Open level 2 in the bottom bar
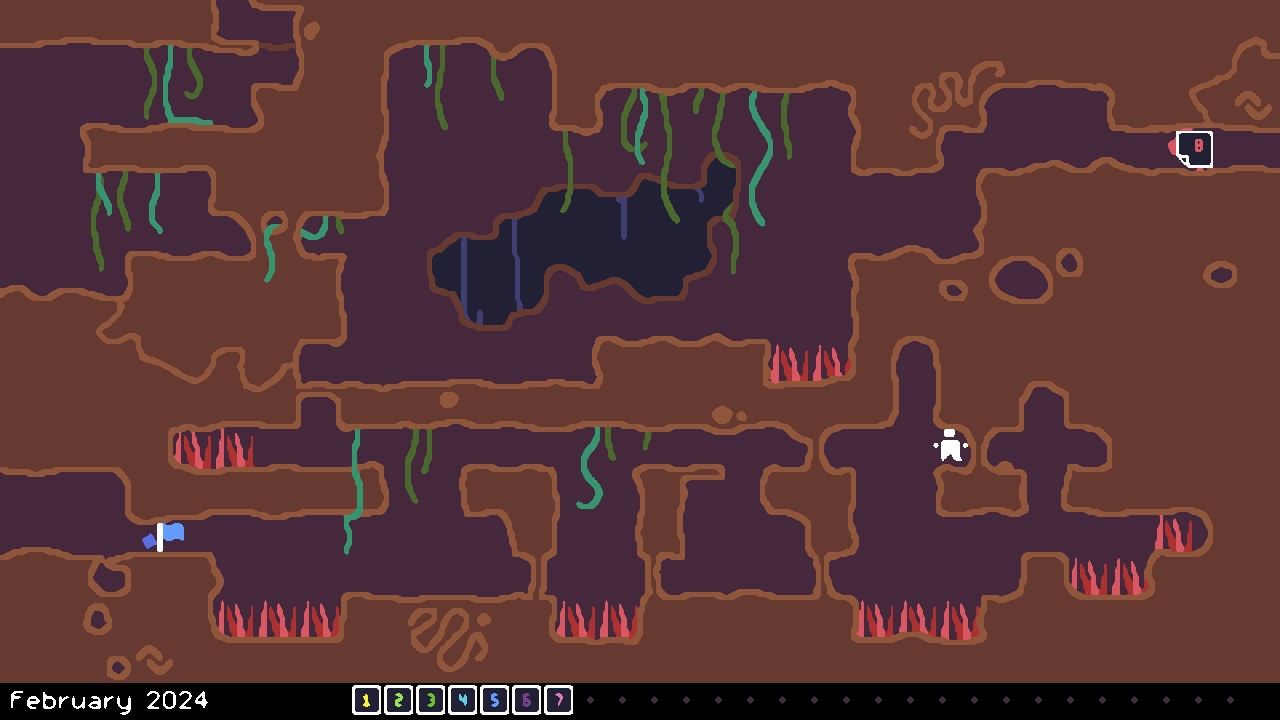This screenshot has height=720, width=1280. (399, 700)
